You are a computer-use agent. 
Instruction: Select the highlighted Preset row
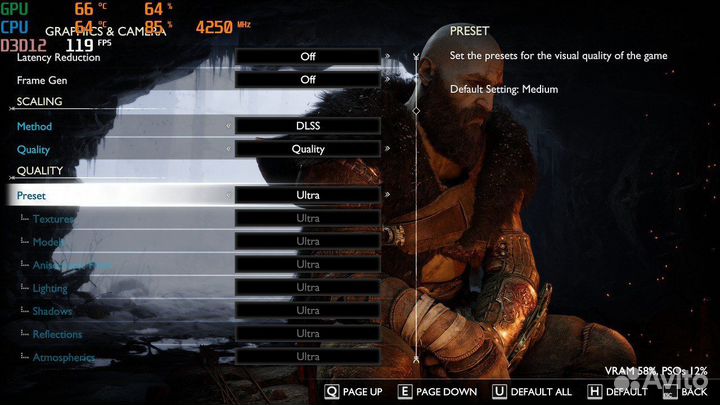[32, 196]
